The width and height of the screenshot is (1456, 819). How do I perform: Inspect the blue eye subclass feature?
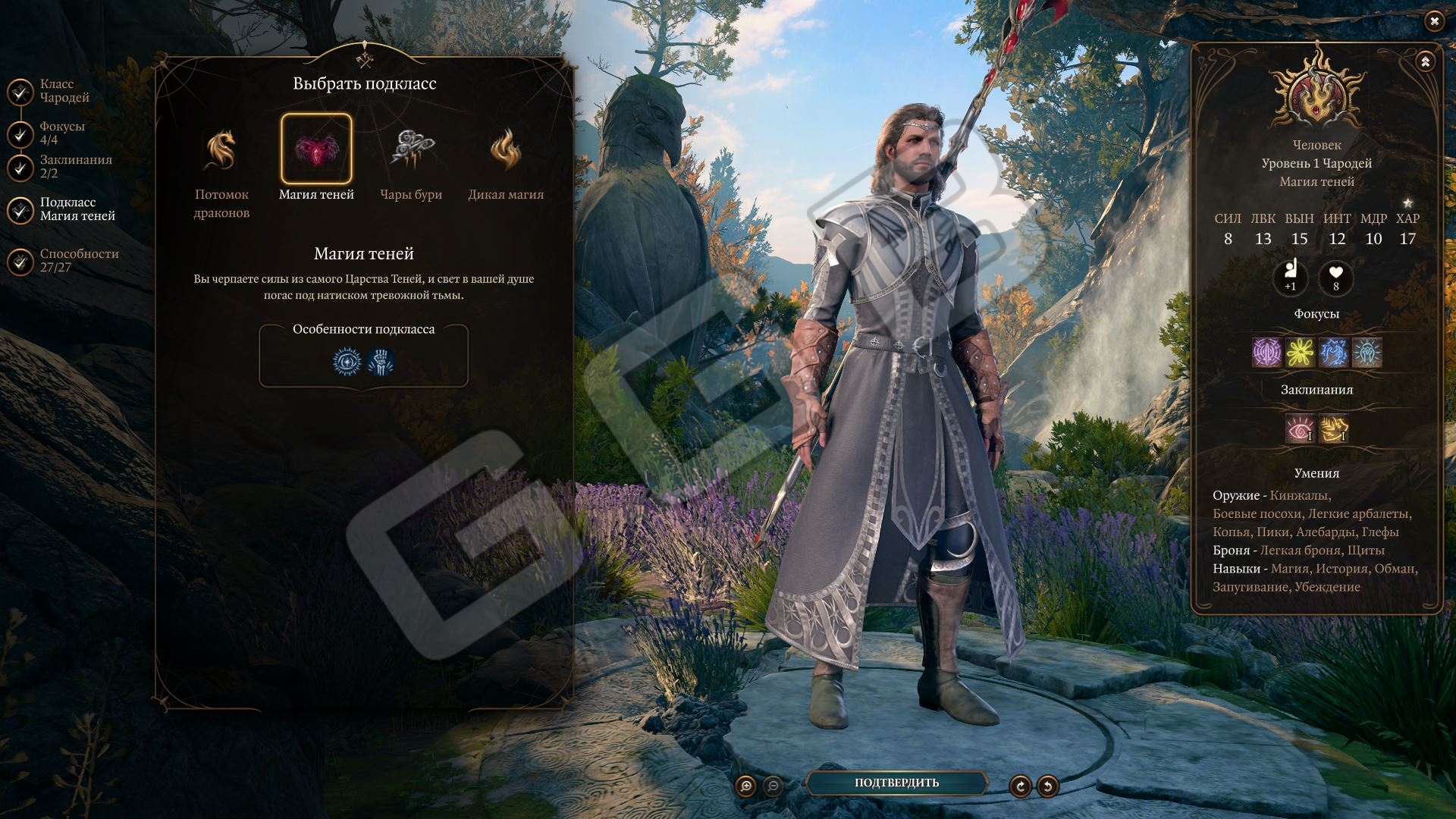(x=347, y=362)
